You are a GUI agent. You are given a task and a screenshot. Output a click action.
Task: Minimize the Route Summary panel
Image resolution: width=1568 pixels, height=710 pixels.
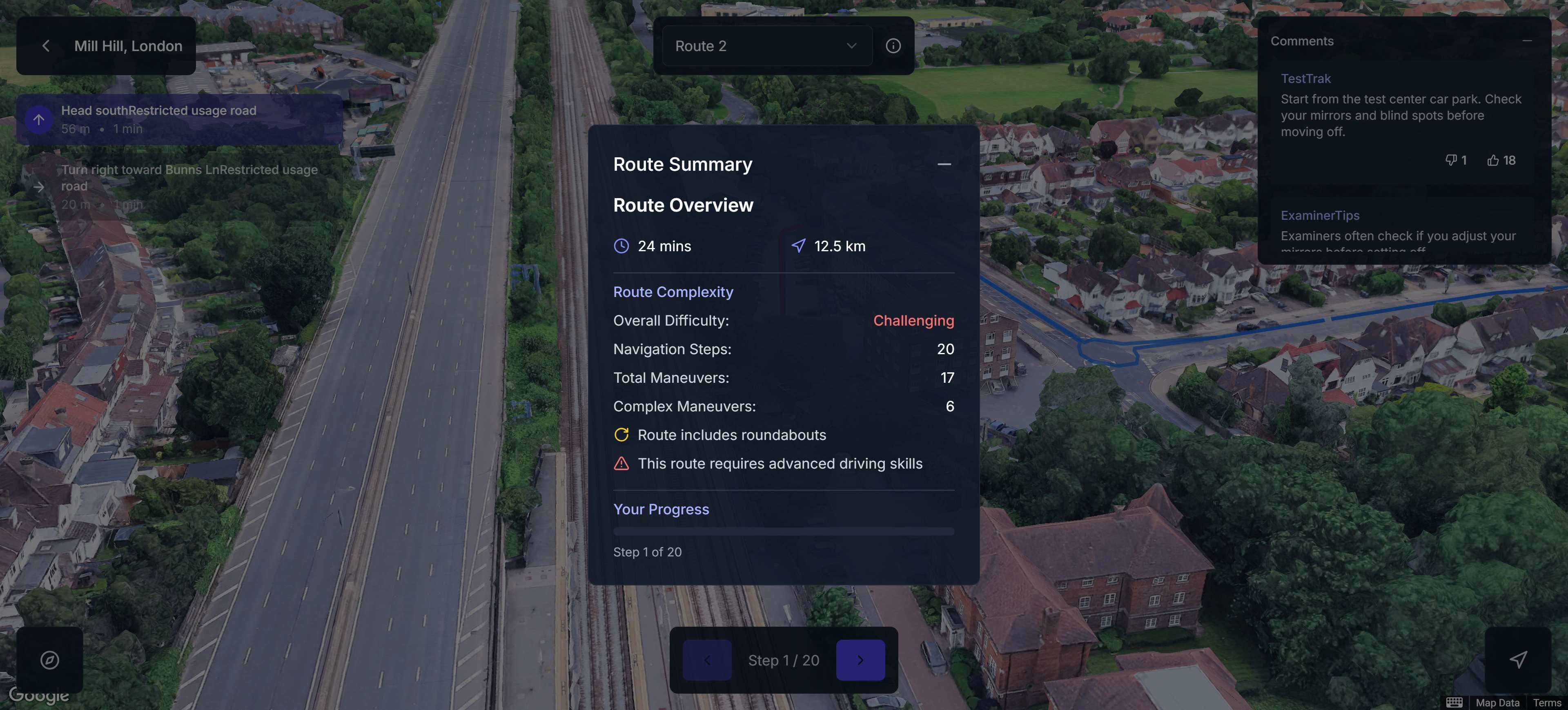tap(944, 164)
